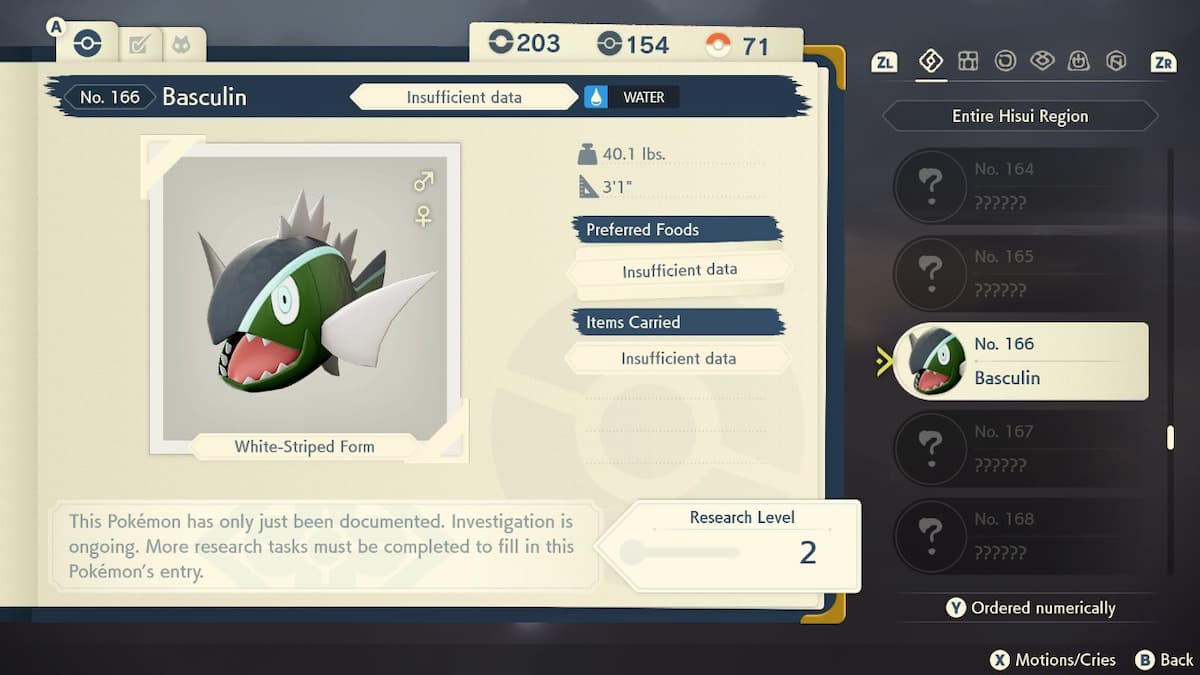Screen dimensions: 1200x675
Task: Choose the hexagon area filter icon
Action: pyautogui.click(x=1116, y=62)
